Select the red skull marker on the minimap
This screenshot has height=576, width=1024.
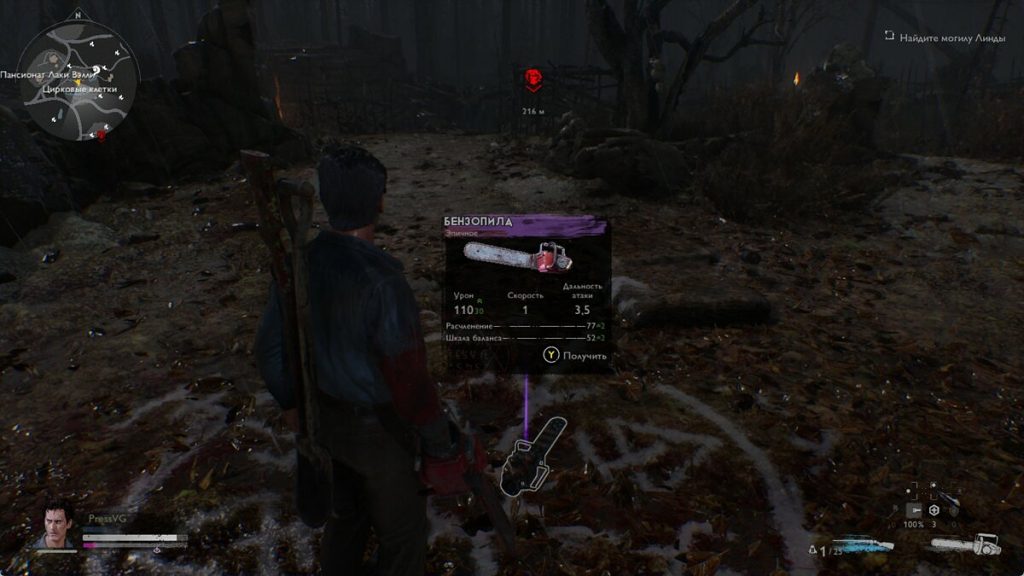(101, 135)
